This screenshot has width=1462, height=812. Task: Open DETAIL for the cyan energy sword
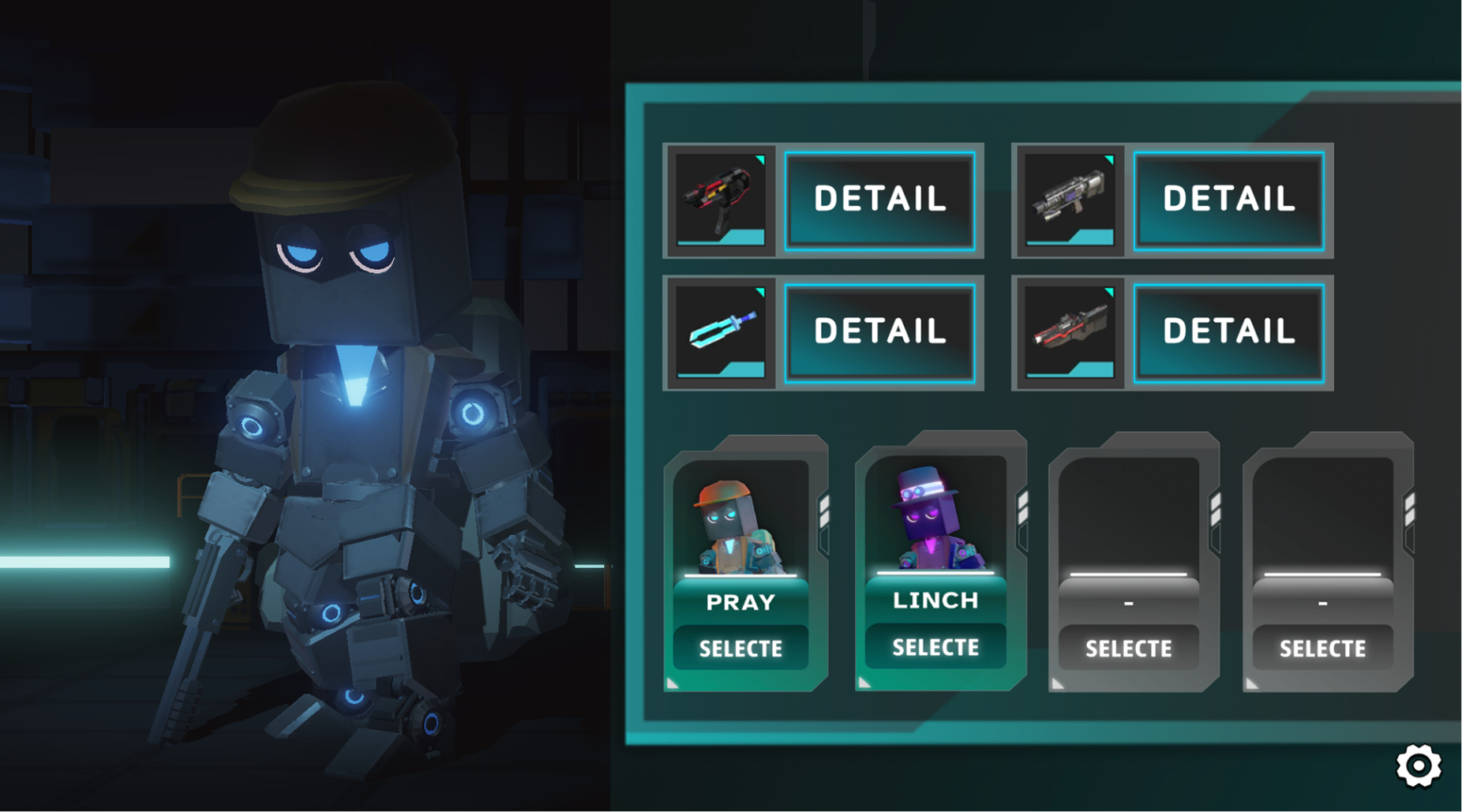tap(879, 332)
